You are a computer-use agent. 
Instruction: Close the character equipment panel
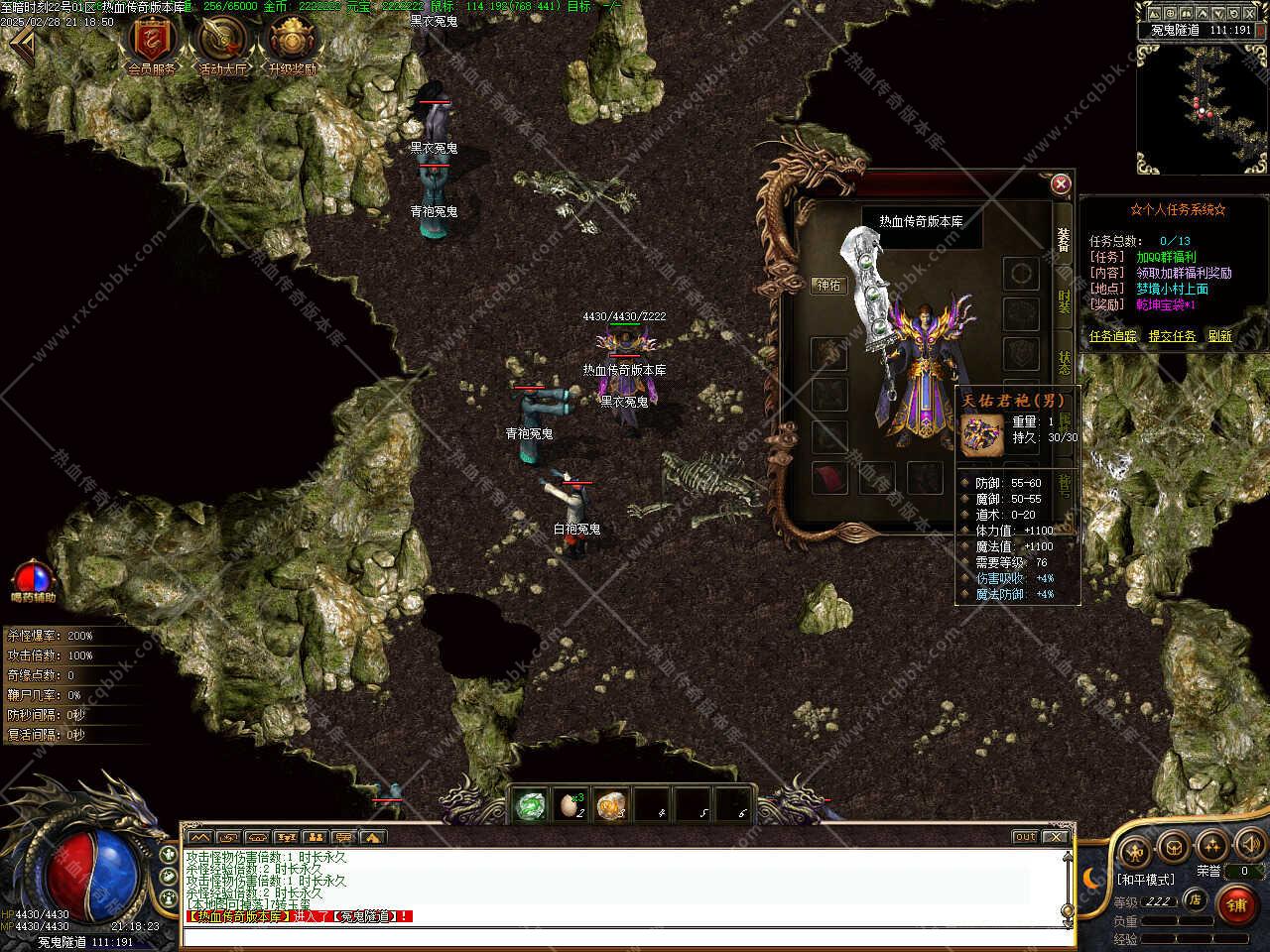pyautogui.click(x=1061, y=183)
